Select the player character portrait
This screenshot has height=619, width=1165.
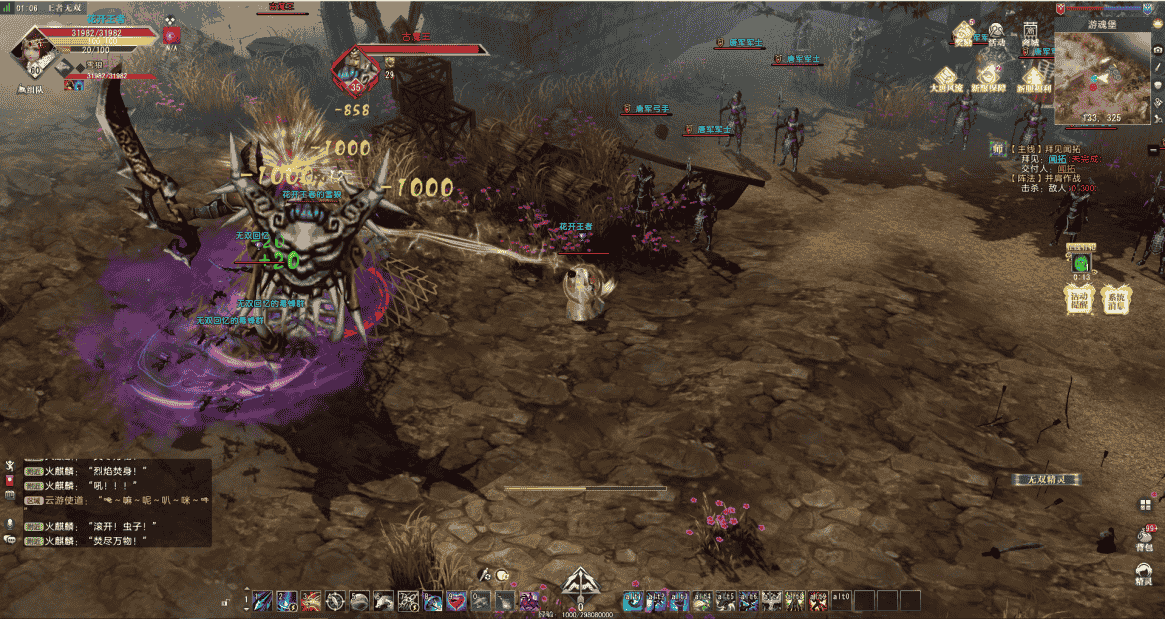coord(33,50)
